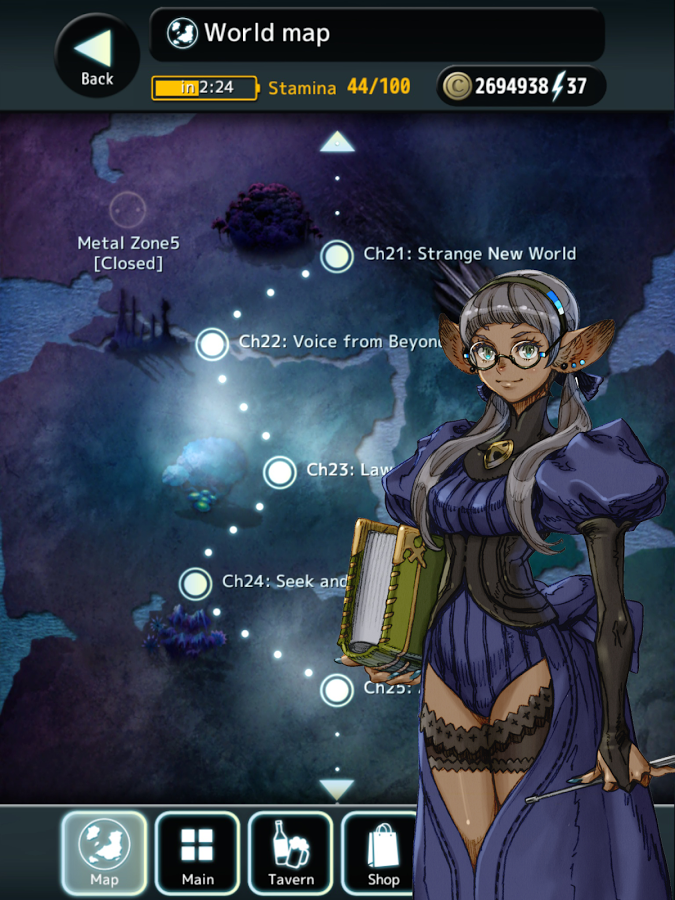This screenshot has height=900, width=675.
Task: Open Ch22: Voice from Beyond chapter
Action: point(212,344)
